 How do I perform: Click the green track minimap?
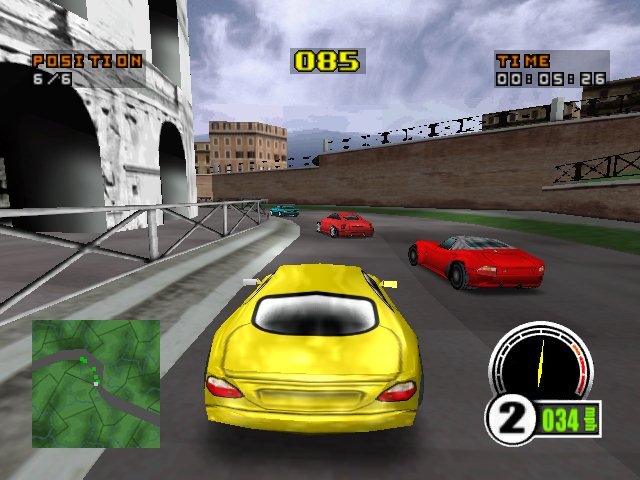(96, 383)
